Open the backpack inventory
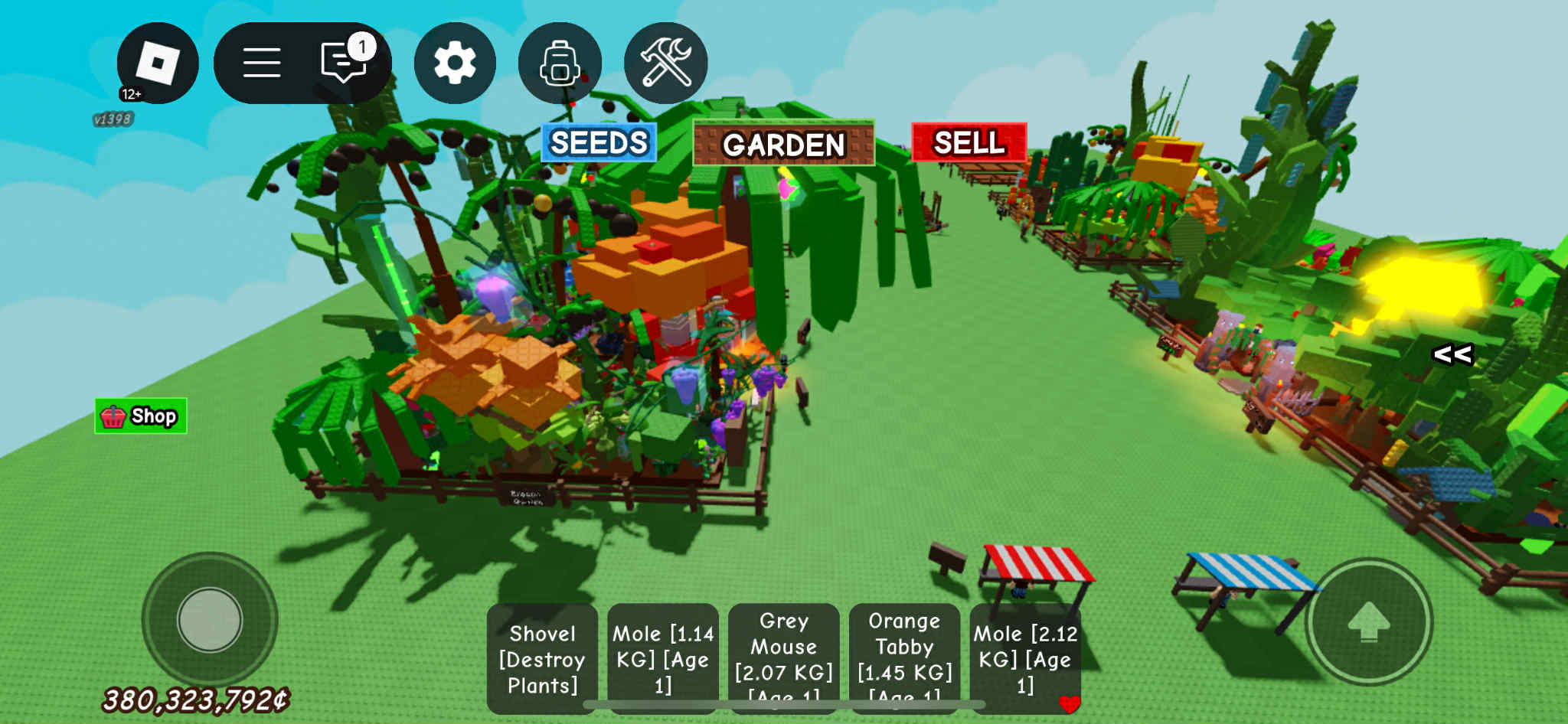Screen dimensions: 1568x724 (x=560, y=63)
